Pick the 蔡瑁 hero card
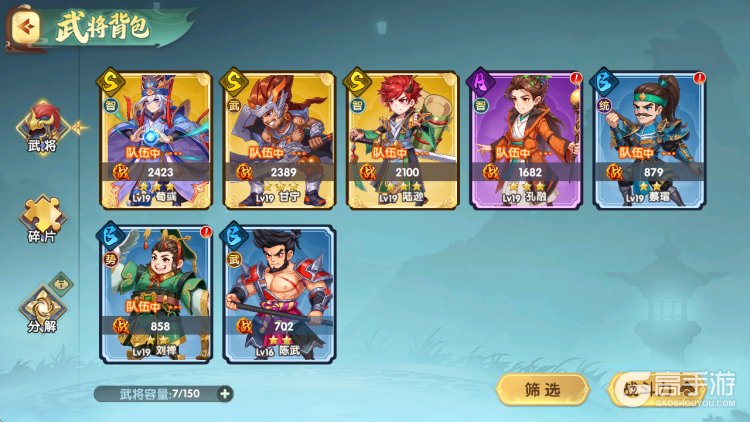This screenshot has width=750, height=422. pyautogui.click(x=647, y=139)
